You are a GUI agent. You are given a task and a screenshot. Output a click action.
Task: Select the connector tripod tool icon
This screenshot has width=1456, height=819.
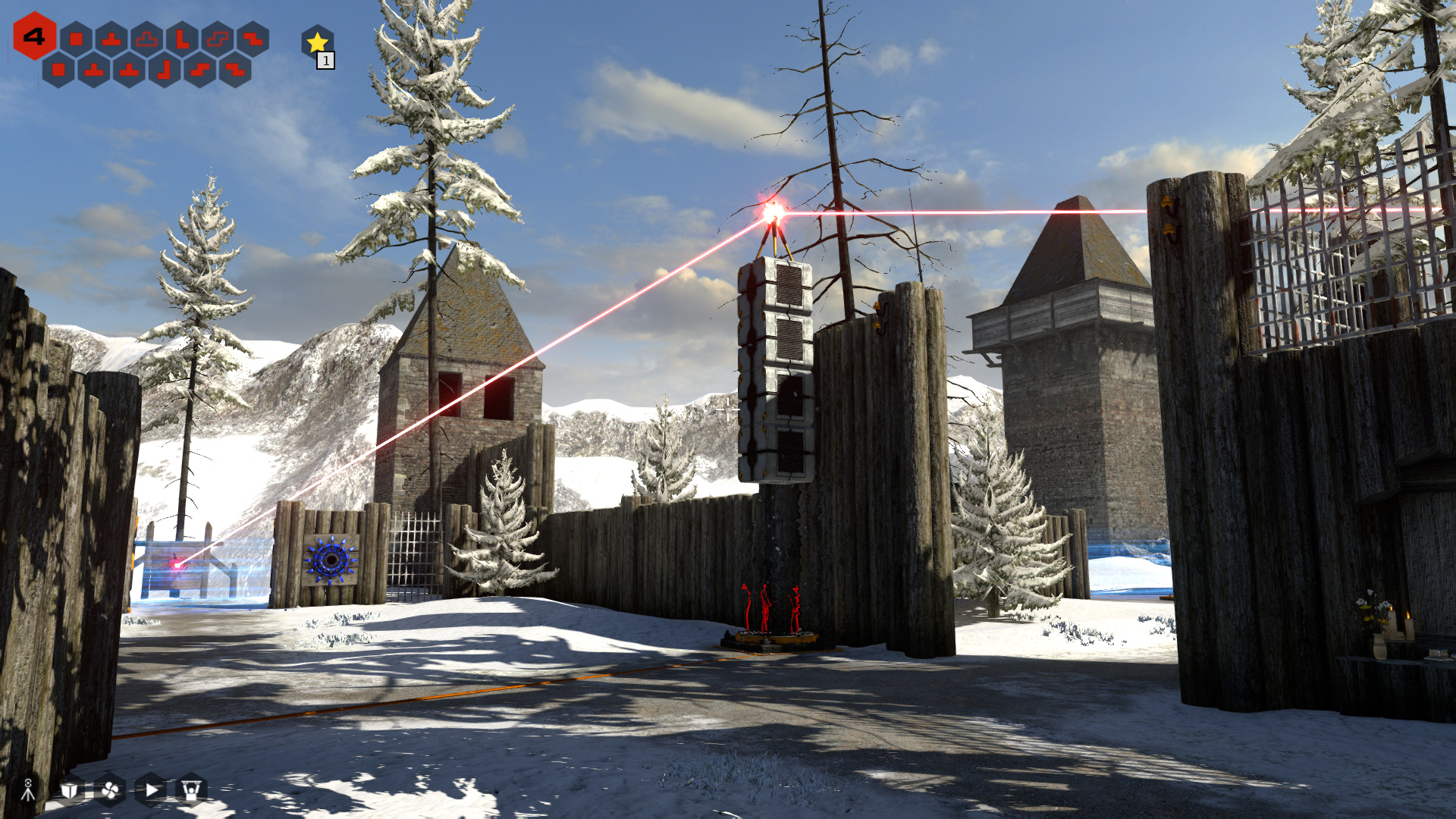pyautogui.click(x=28, y=789)
